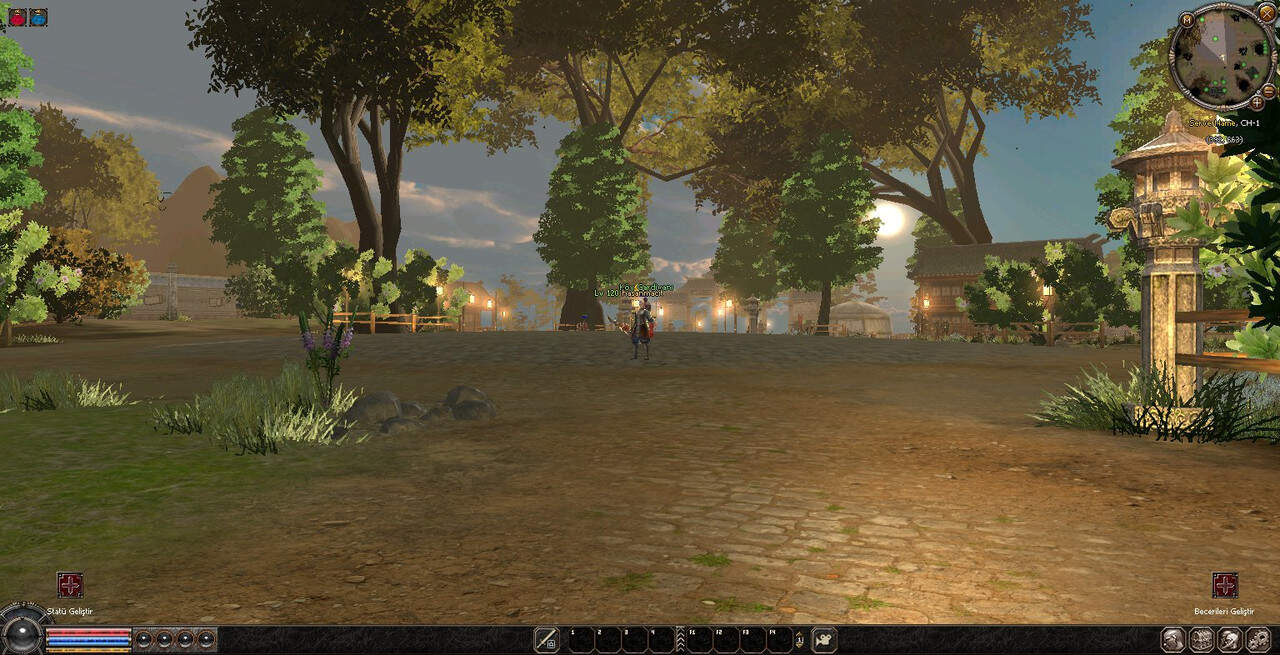Zoom out the minimap with the minus button
Screen dimensions: 1280x655
pyautogui.click(x=1268, y=90)
